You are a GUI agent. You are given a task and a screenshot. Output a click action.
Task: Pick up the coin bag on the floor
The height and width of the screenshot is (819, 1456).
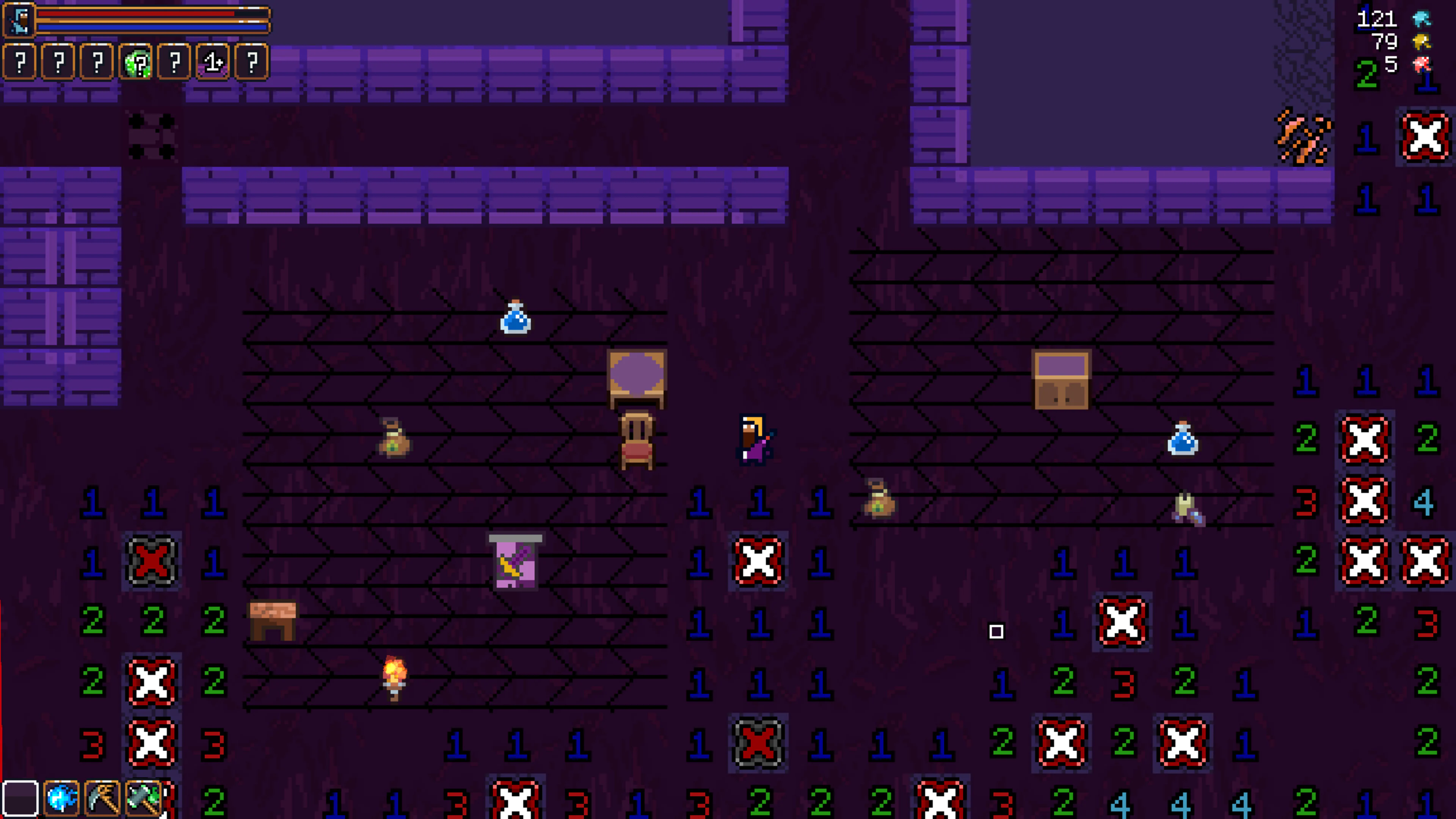point(394,438)
